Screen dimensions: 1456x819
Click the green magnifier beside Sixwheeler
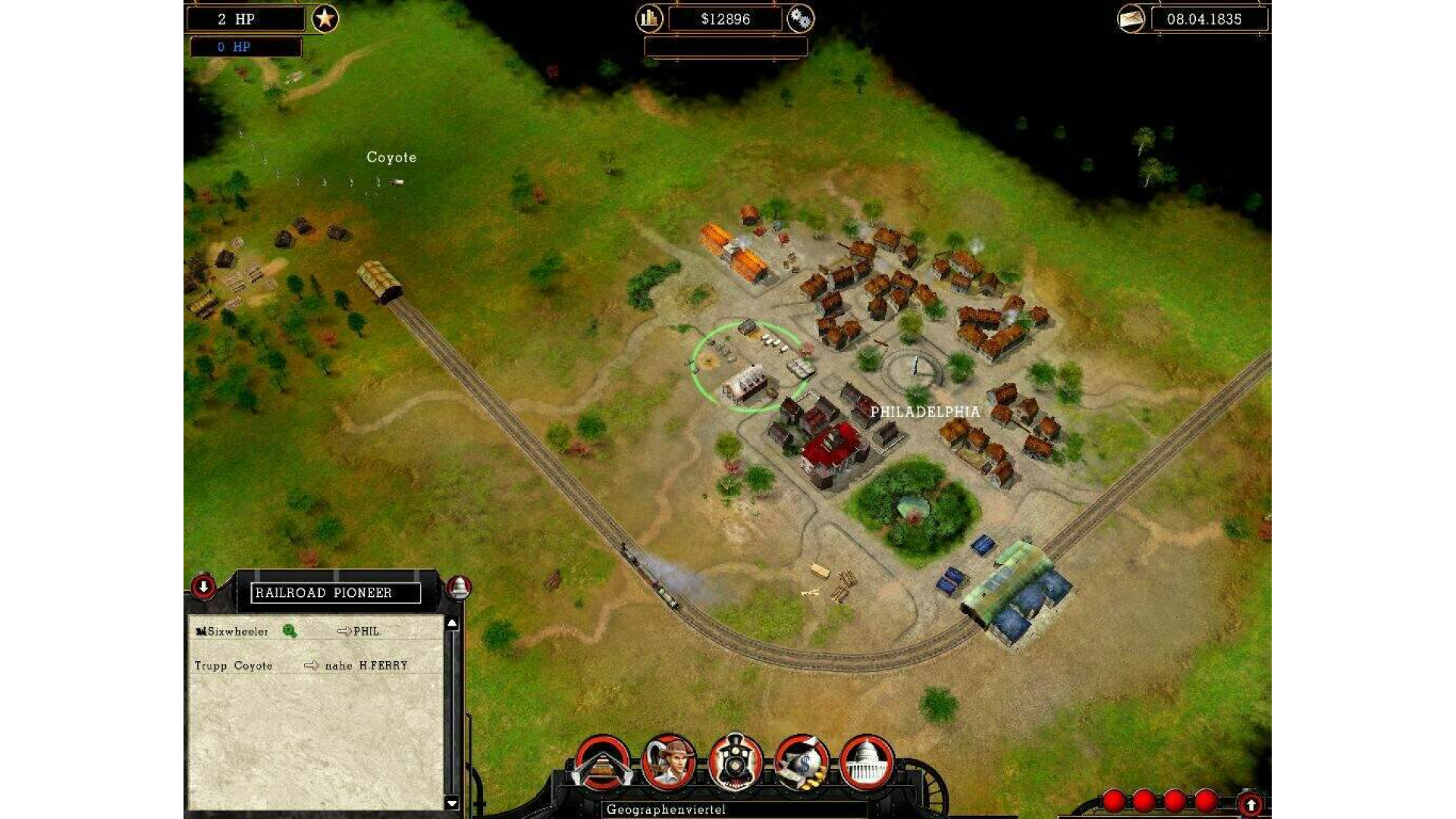pyautogui.click(x=289, y=631)
